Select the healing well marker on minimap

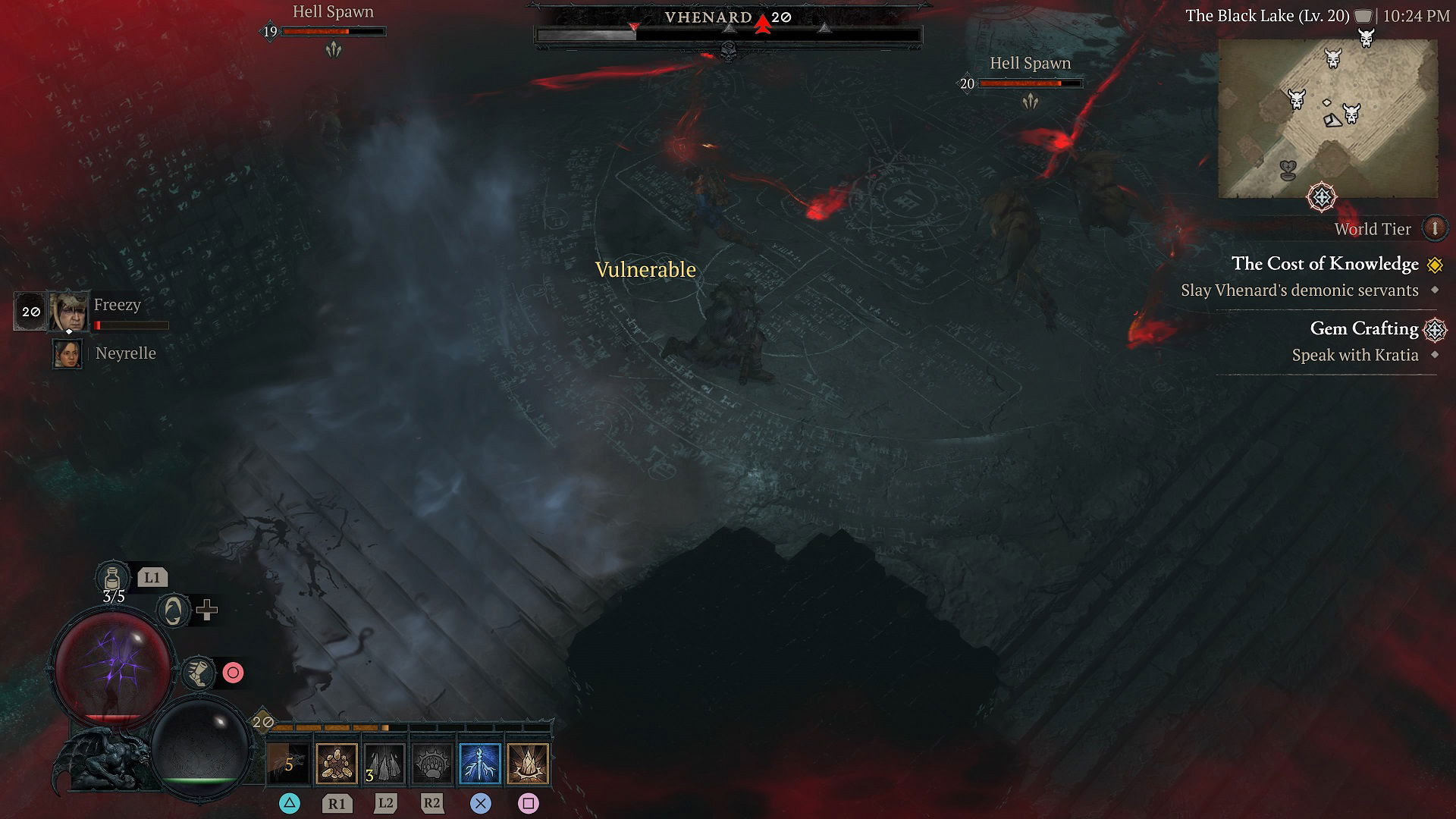click(x=1288, y=170)
